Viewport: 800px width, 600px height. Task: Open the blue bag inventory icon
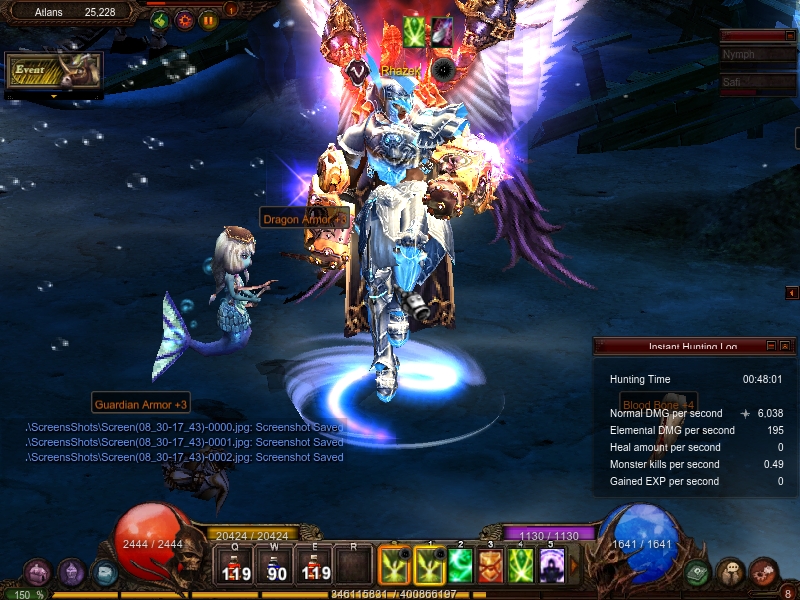click(x=104, y=573)
